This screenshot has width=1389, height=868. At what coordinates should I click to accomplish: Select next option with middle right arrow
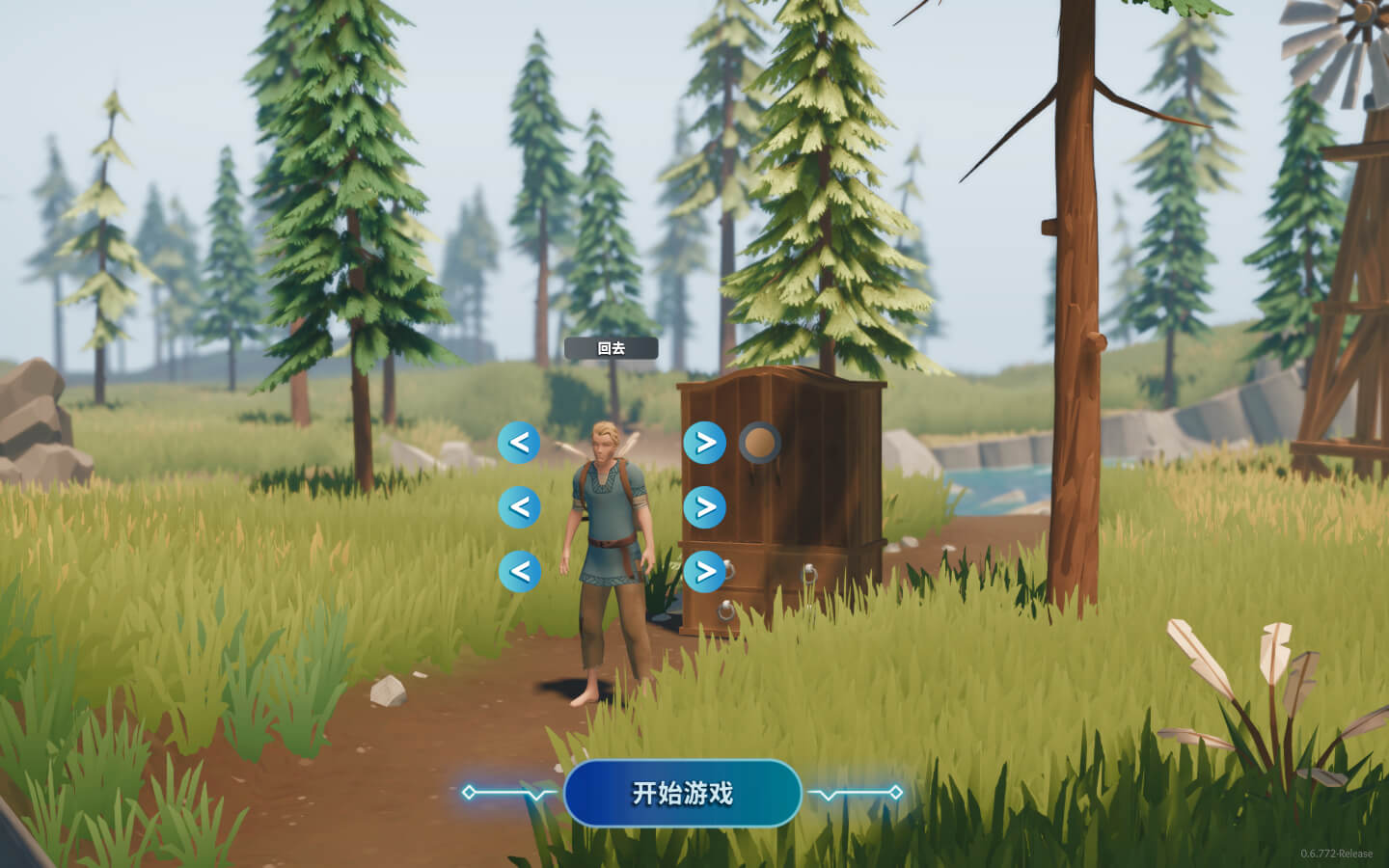point(705,506)
